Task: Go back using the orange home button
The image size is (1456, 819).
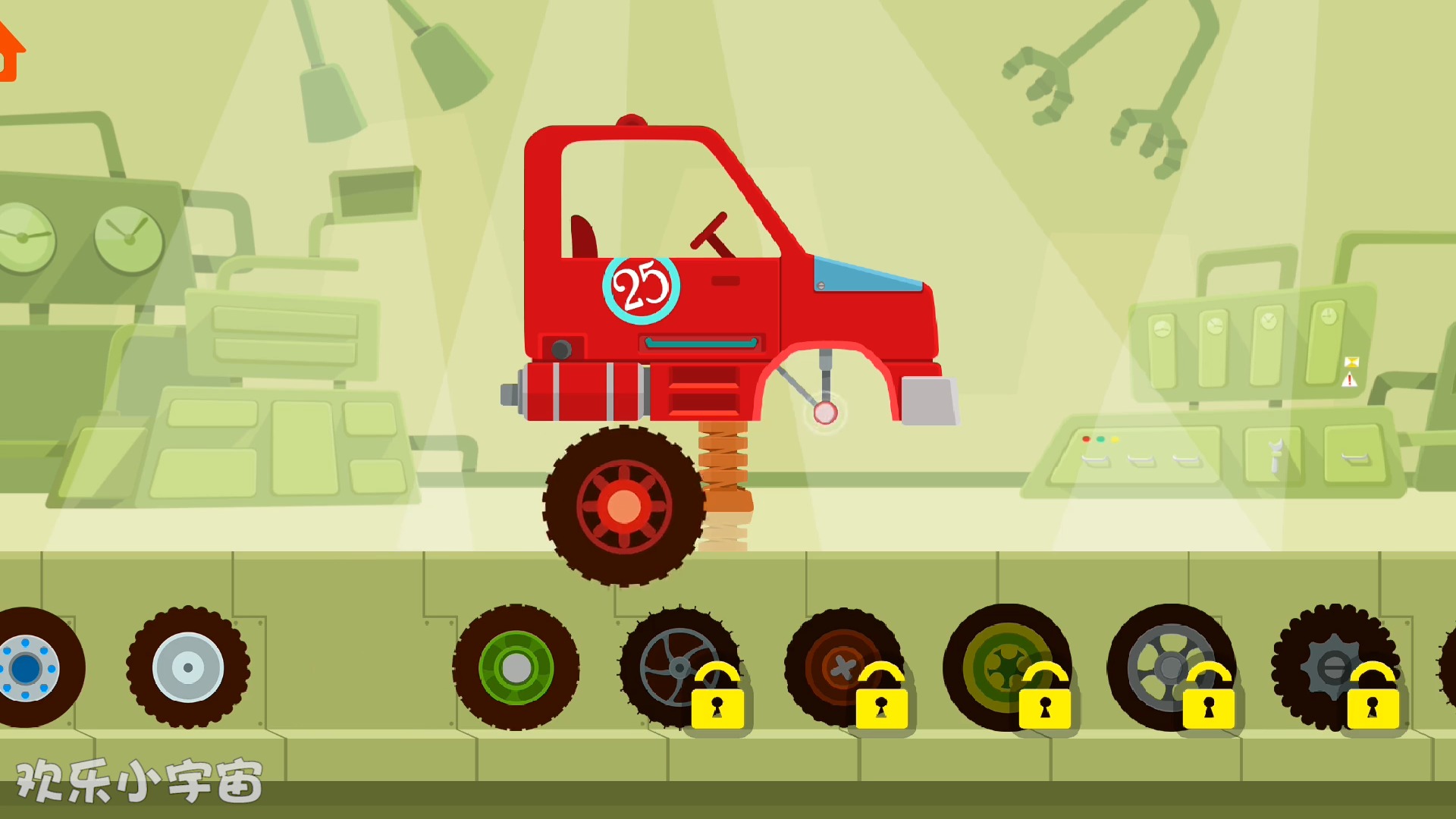Action: click(x=11, y=52)
